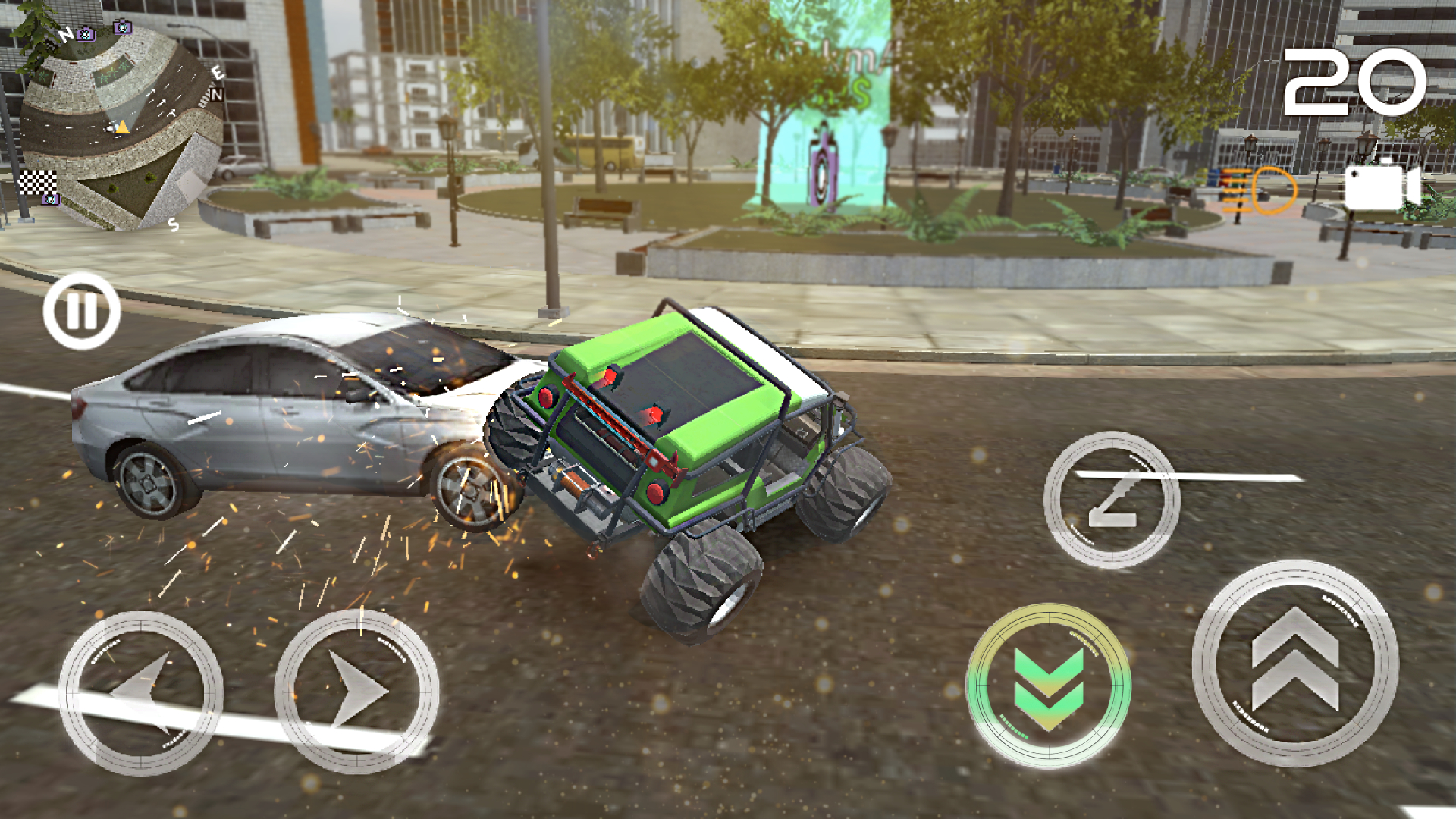Open the pause menu
Image resolution: width=1456 pixels, height=819 pixels.
[82, 309]
